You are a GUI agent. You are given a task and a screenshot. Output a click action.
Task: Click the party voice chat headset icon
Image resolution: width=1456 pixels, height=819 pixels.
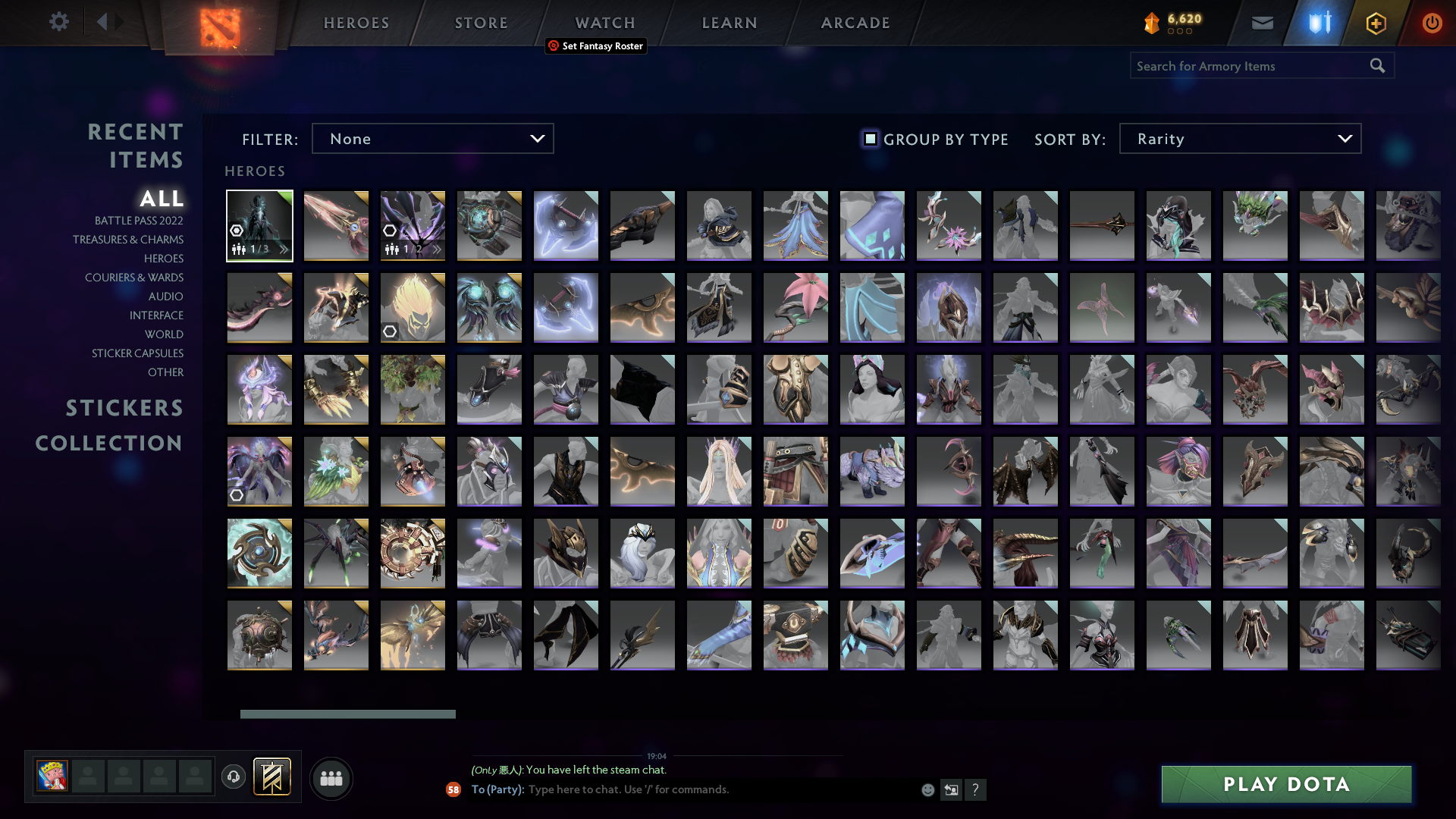234,777
